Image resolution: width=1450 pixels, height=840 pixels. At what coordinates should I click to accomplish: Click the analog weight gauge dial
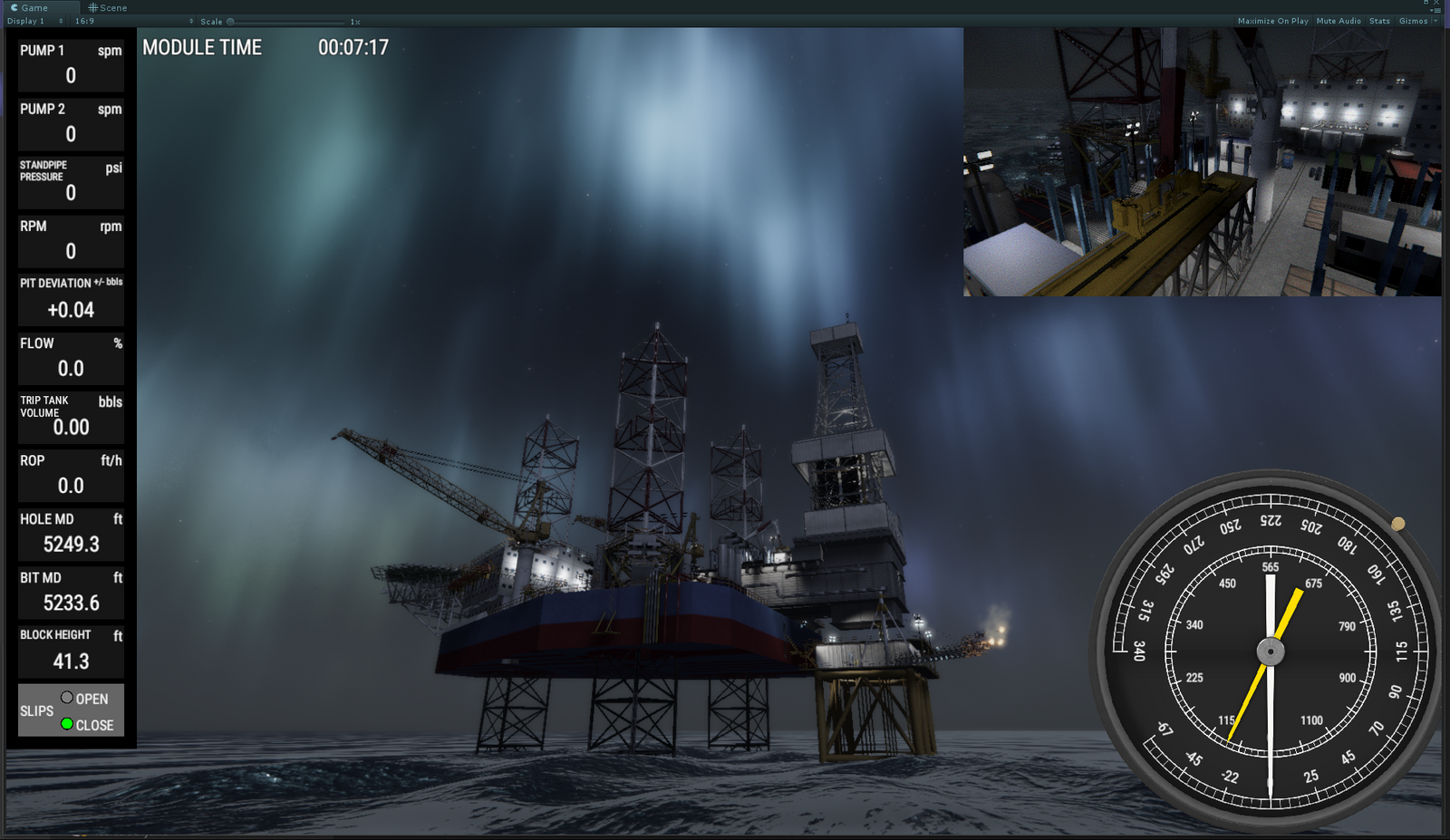point(1269,652)
